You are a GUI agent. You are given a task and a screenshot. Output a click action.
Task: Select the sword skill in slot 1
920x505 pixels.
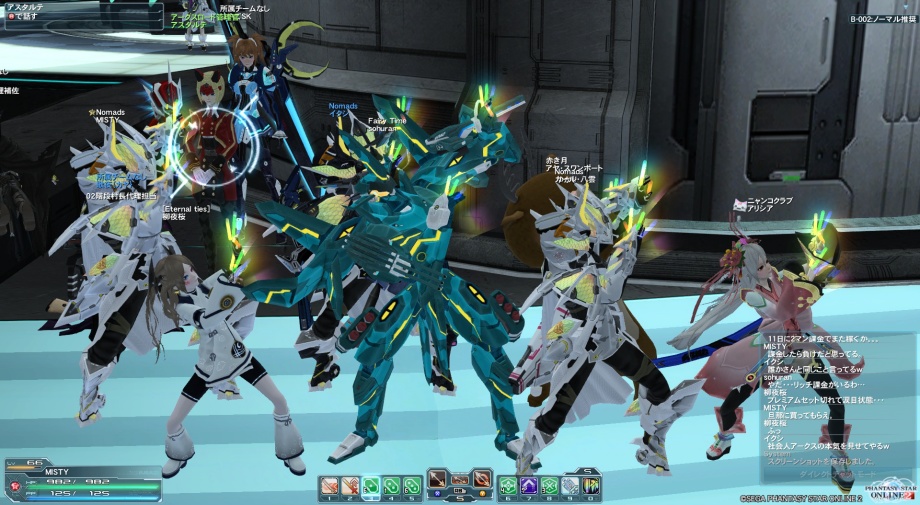331,486
